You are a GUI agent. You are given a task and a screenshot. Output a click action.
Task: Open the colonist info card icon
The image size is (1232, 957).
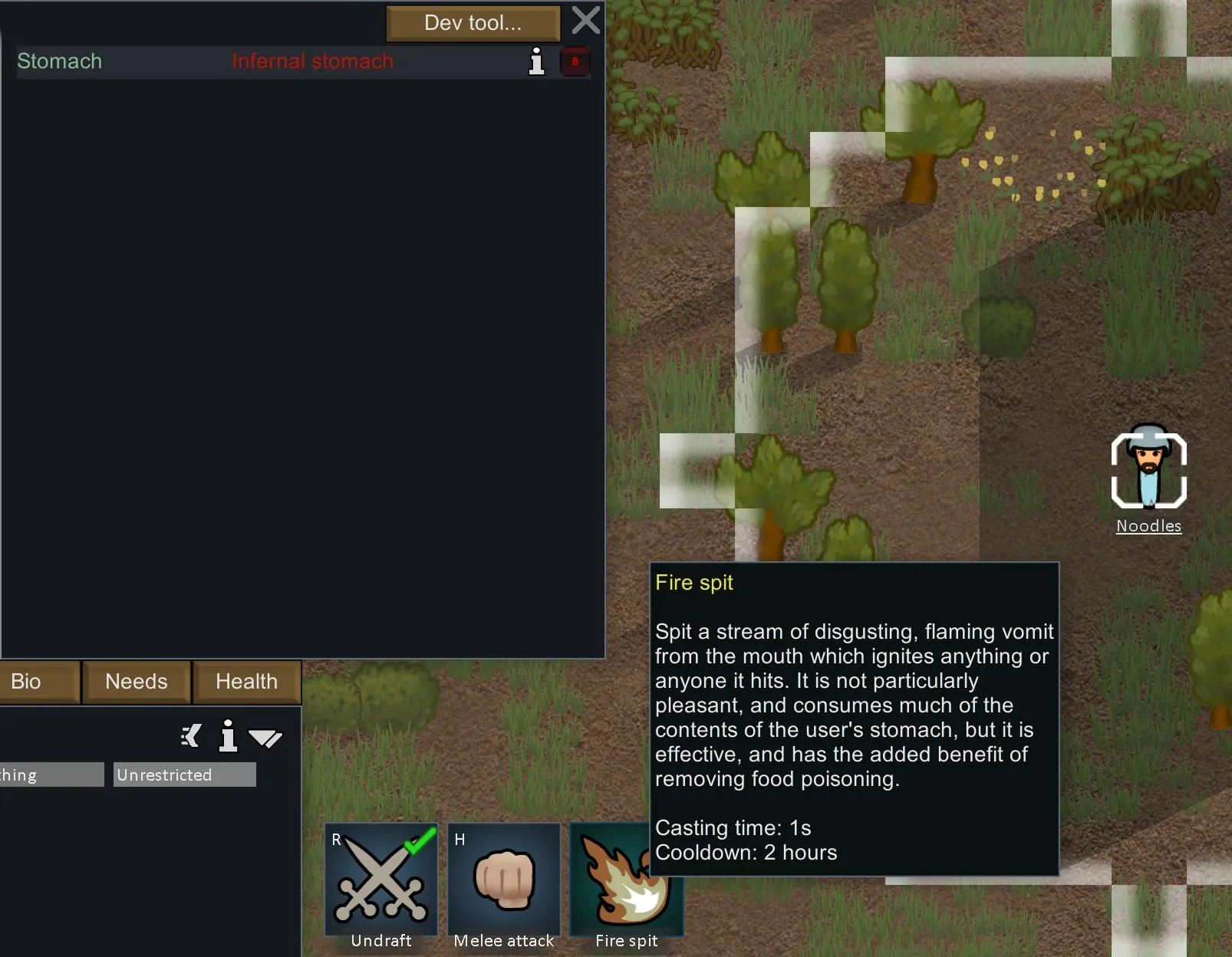click(x=228, y=736)
